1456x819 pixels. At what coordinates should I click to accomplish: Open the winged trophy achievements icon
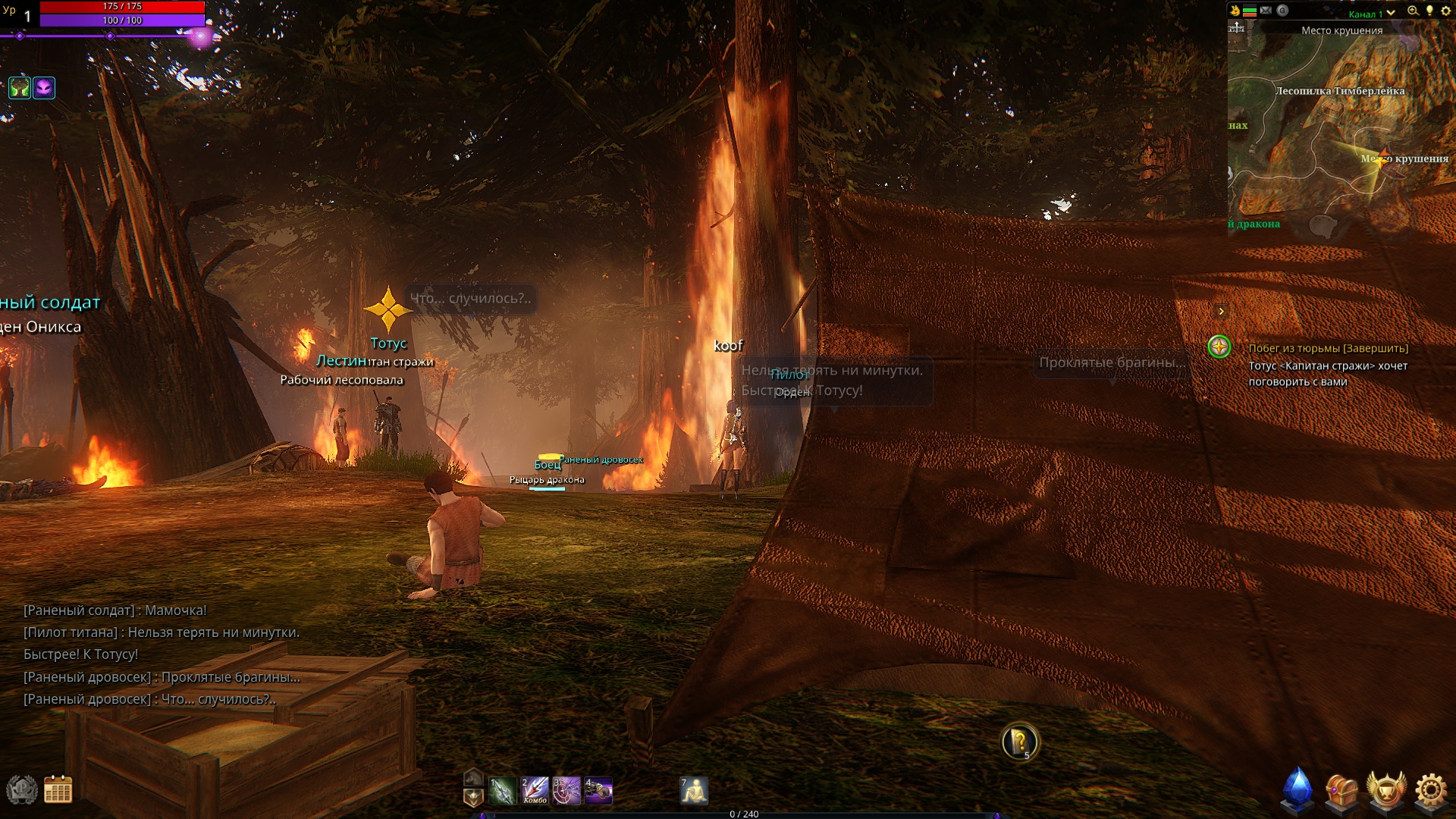tap(1386, 789)
